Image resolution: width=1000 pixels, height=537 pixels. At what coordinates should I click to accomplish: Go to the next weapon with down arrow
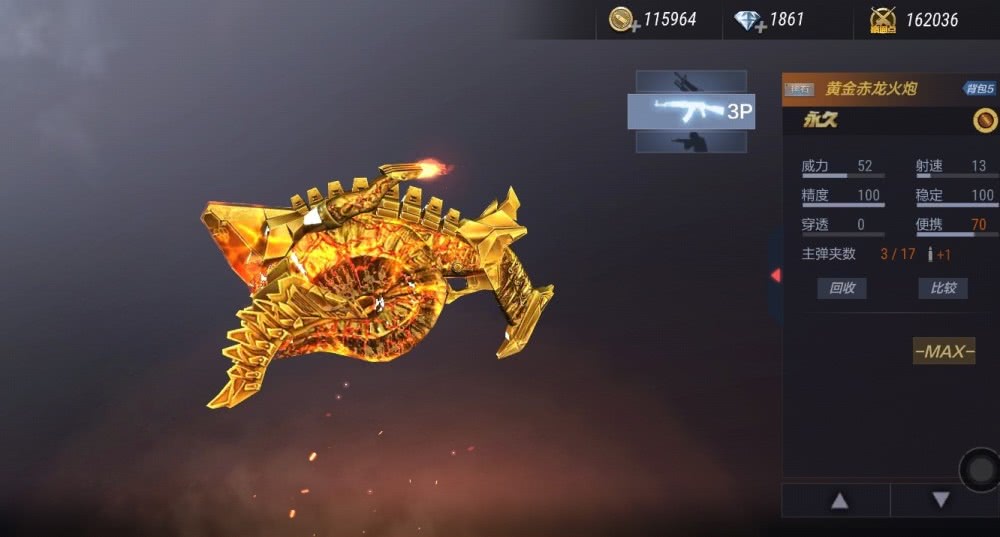click(x=941, y=500)
